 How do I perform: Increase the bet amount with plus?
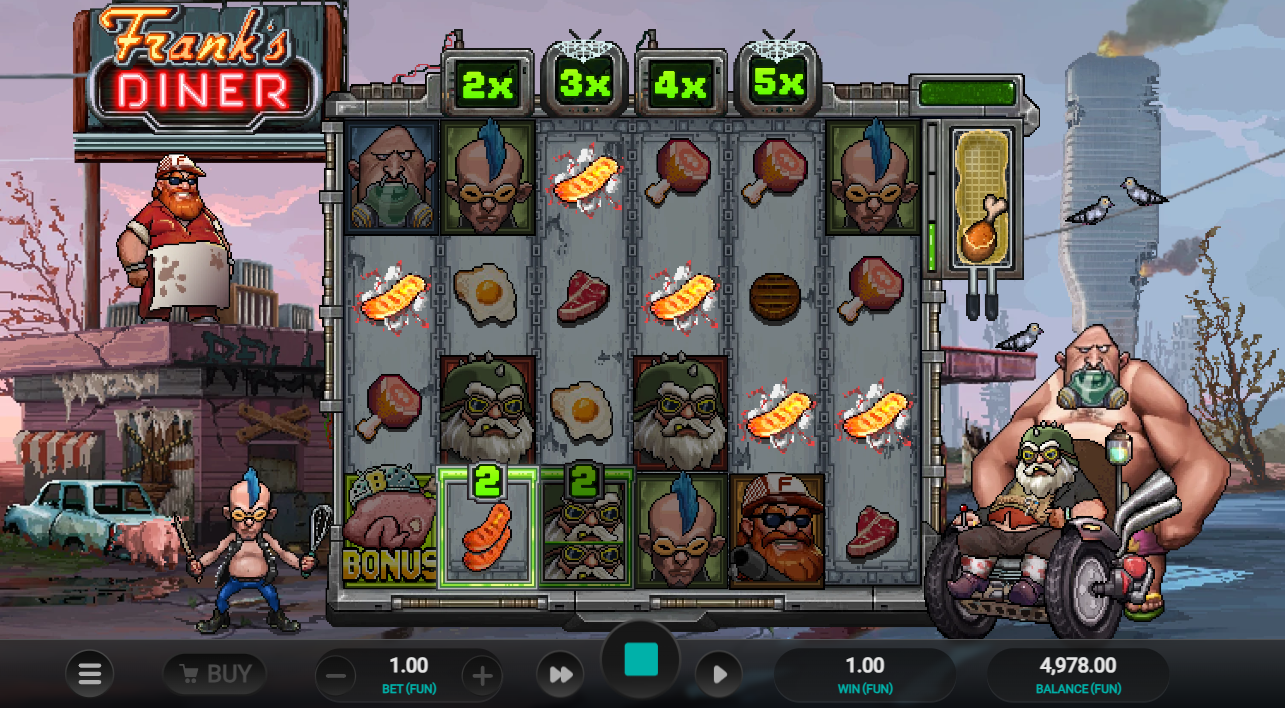click(482, 676)
